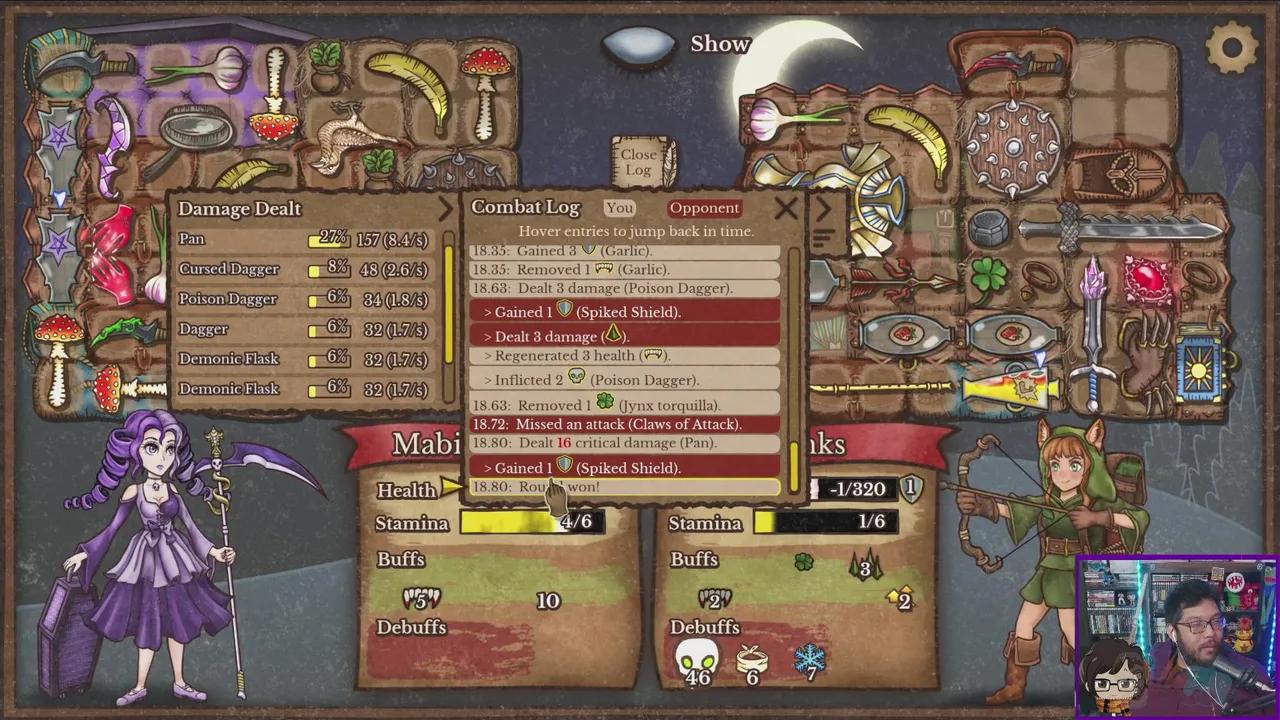Select the Pan row in Damage Dealt
The height and width of the screenshot is (720, 1280).
pos(303,239)
